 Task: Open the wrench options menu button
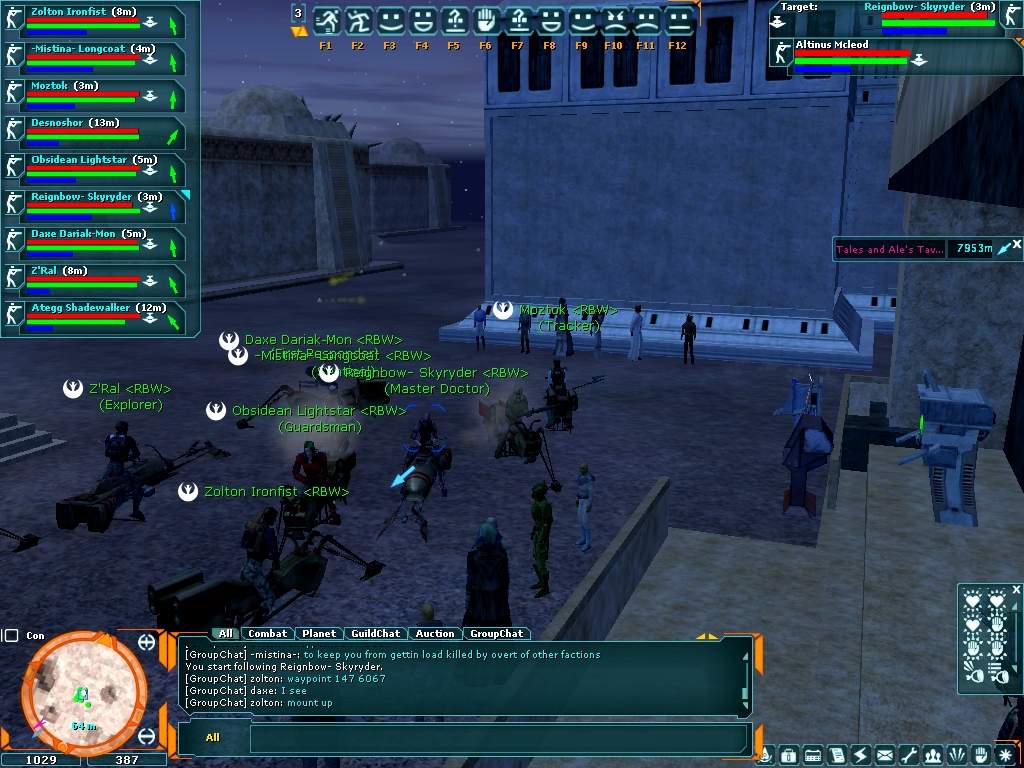[909, 755]
